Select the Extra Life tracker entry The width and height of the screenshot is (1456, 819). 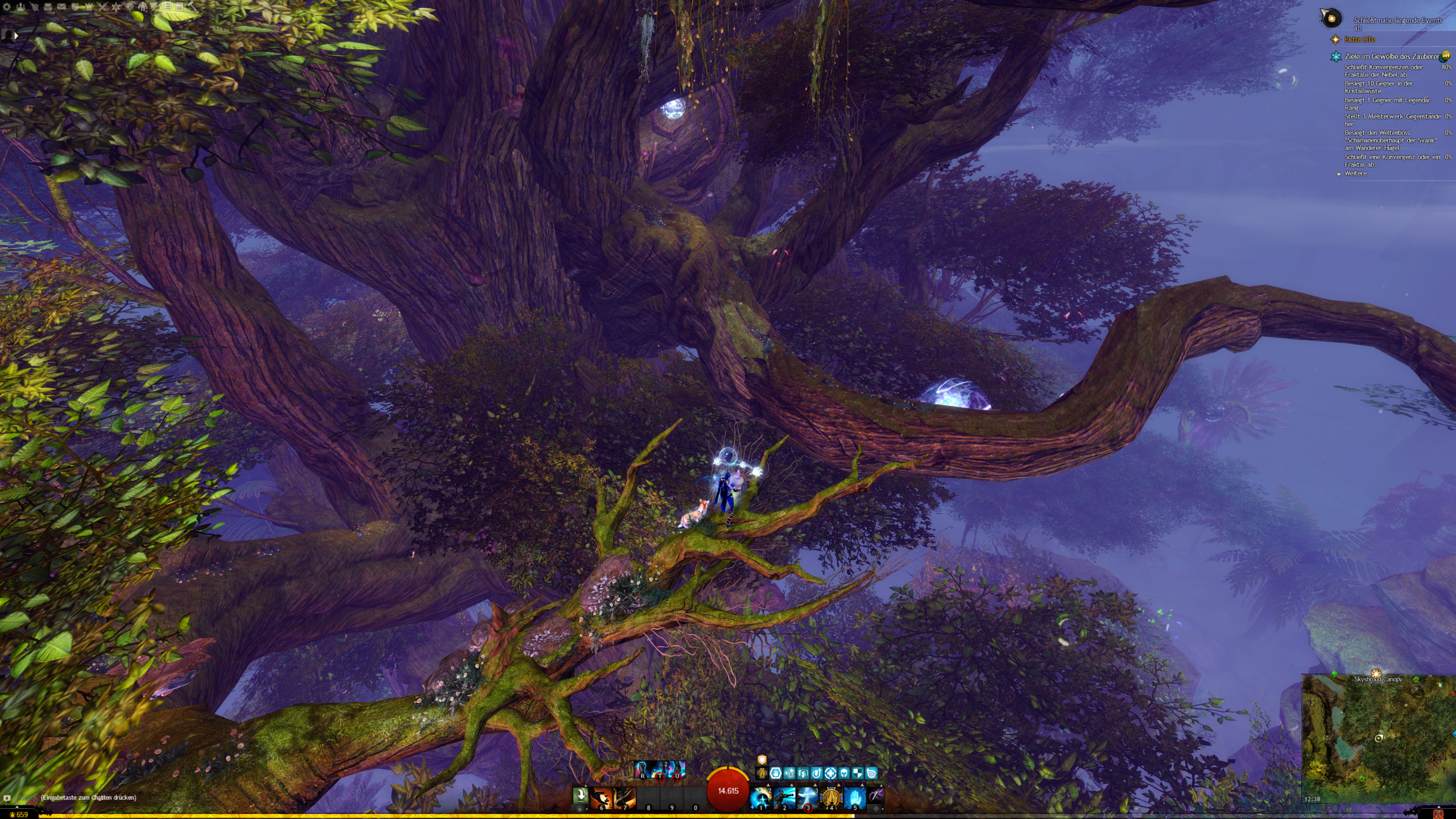tap(1359, 39)
